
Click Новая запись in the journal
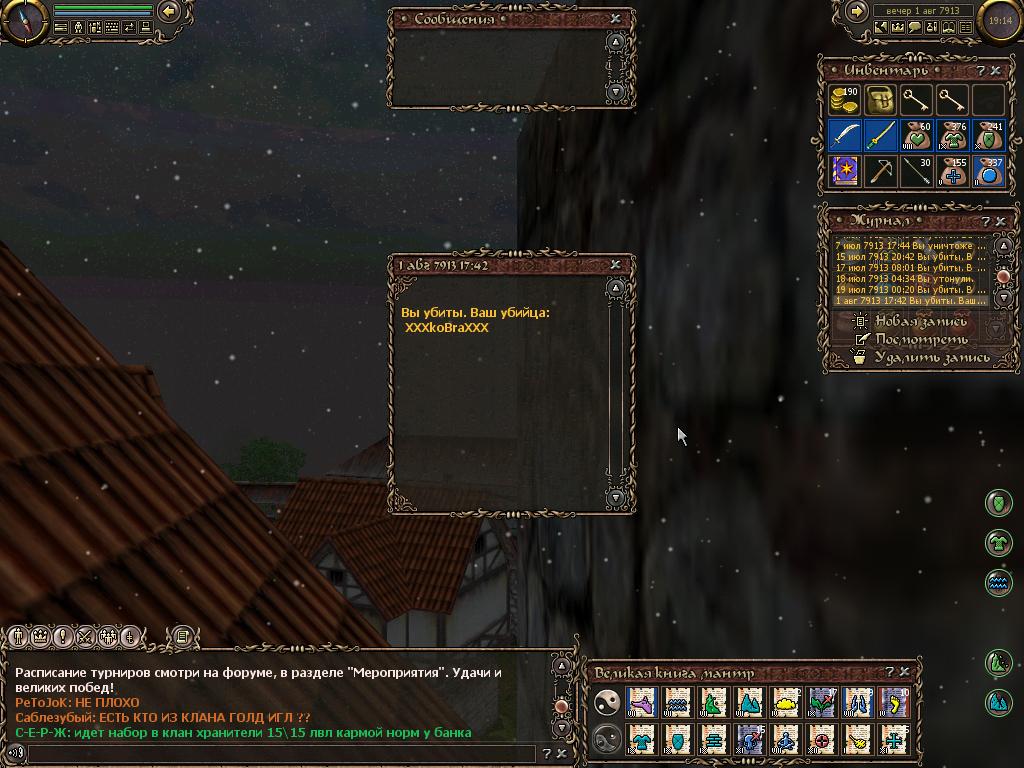pyautogui.click(x=920, y=321)
